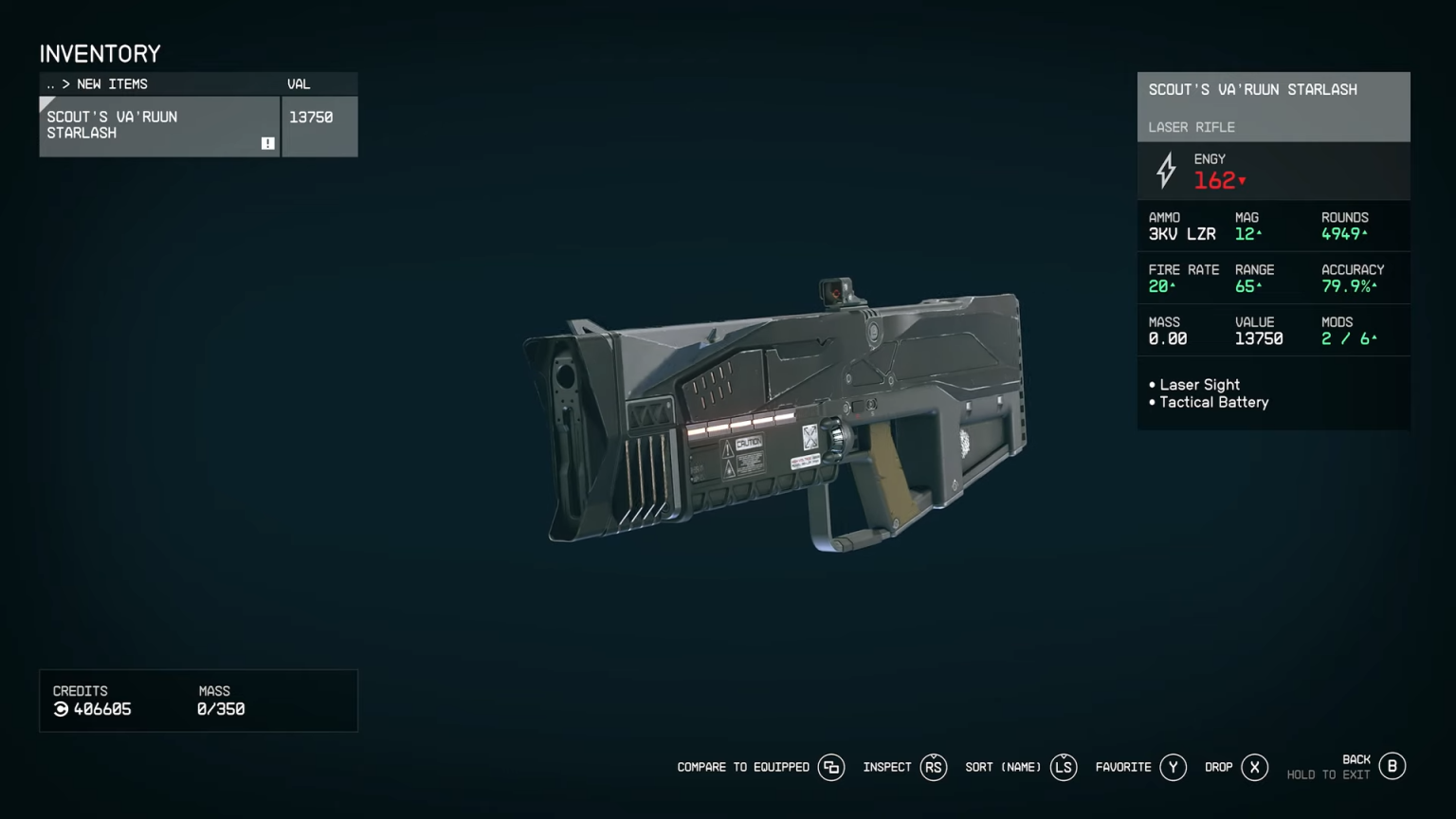
Task: Select the Inspect RS button icon
Action: [x=934, y=767]
